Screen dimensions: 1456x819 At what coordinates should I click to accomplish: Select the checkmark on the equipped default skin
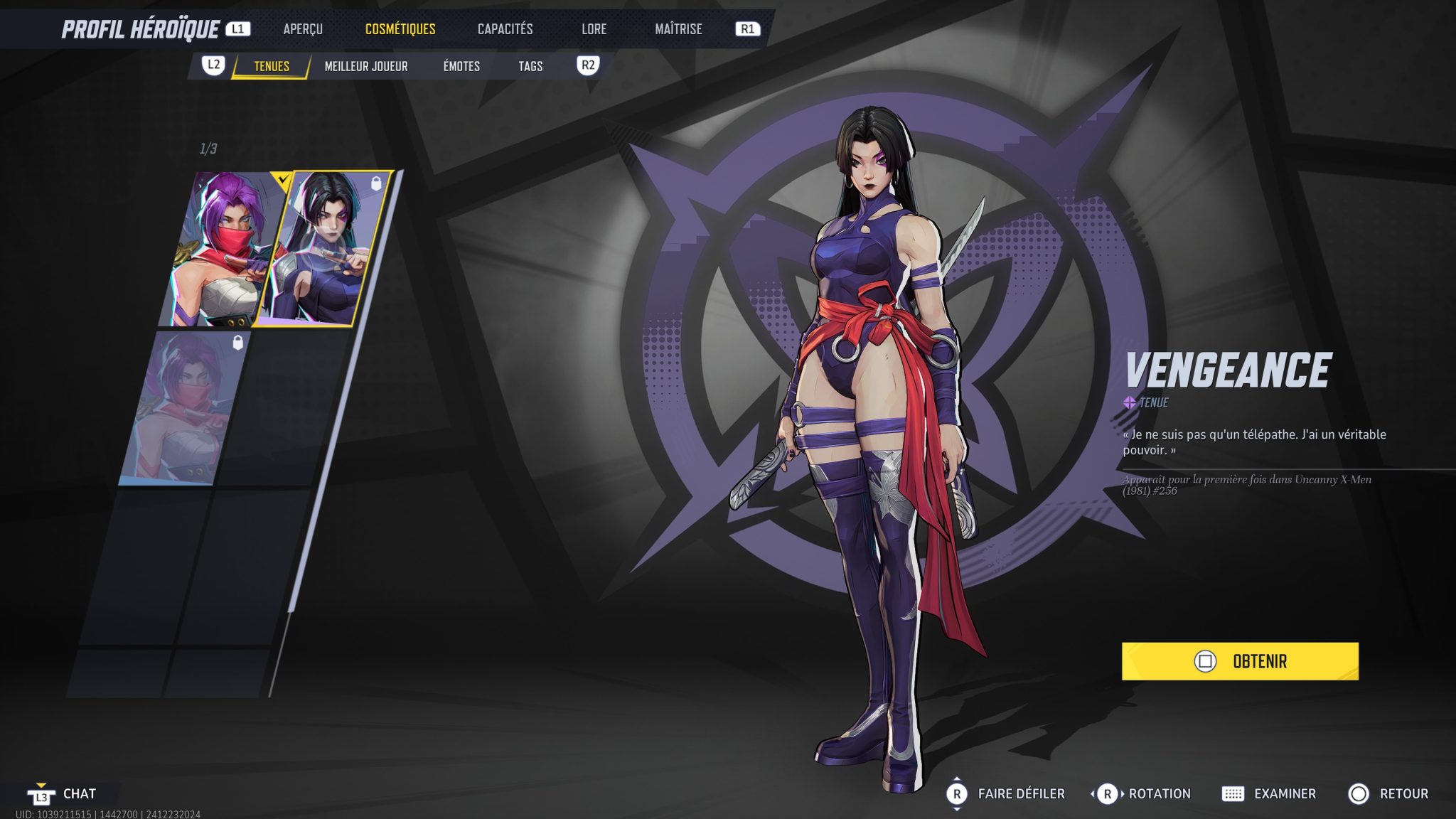point(283,178)
